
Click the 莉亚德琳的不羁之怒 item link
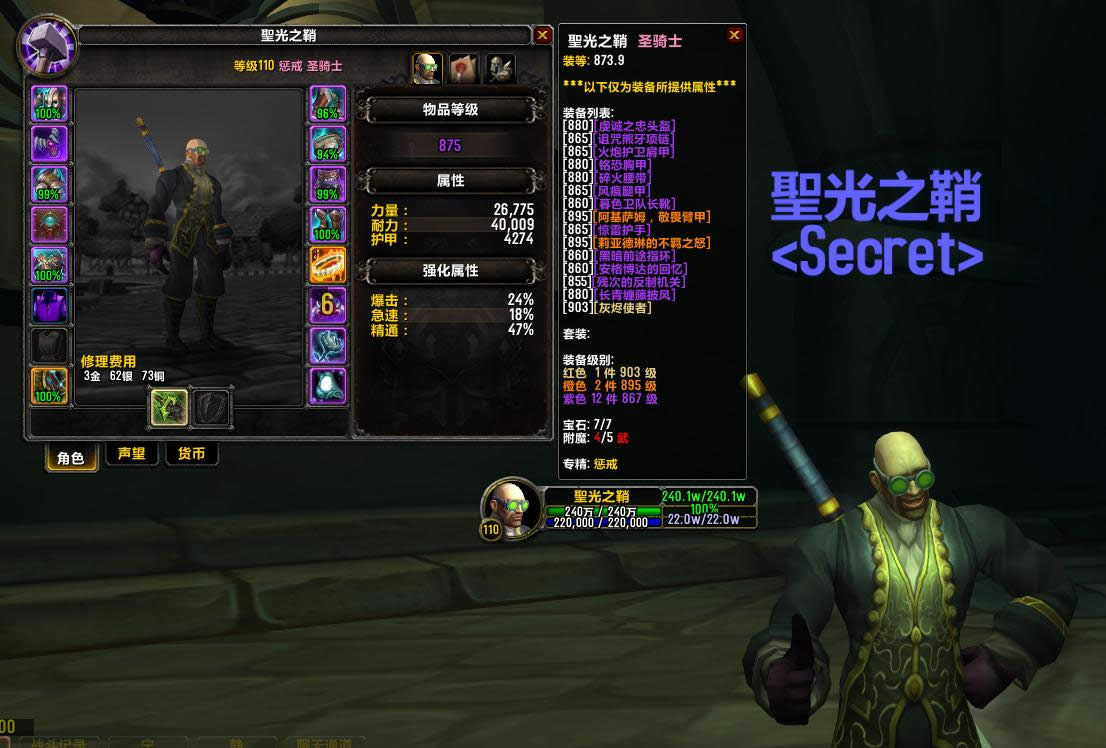tap(652, 243)
